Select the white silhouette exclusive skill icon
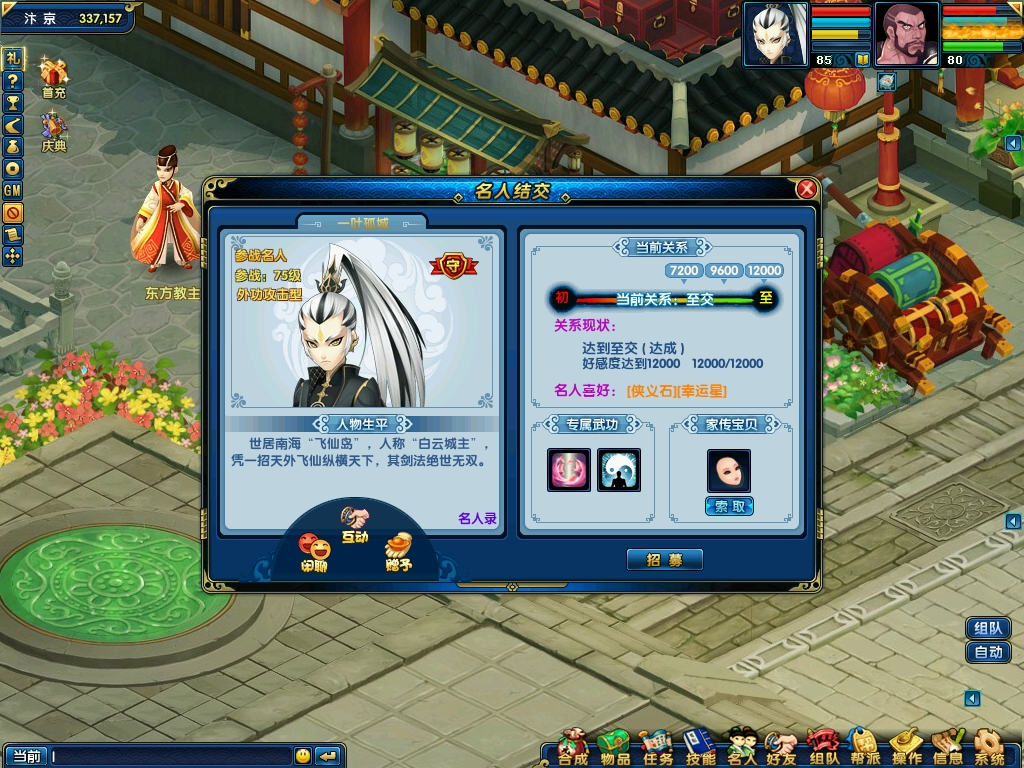Screen dimensions: 1024x768 (x=618, y=470)
